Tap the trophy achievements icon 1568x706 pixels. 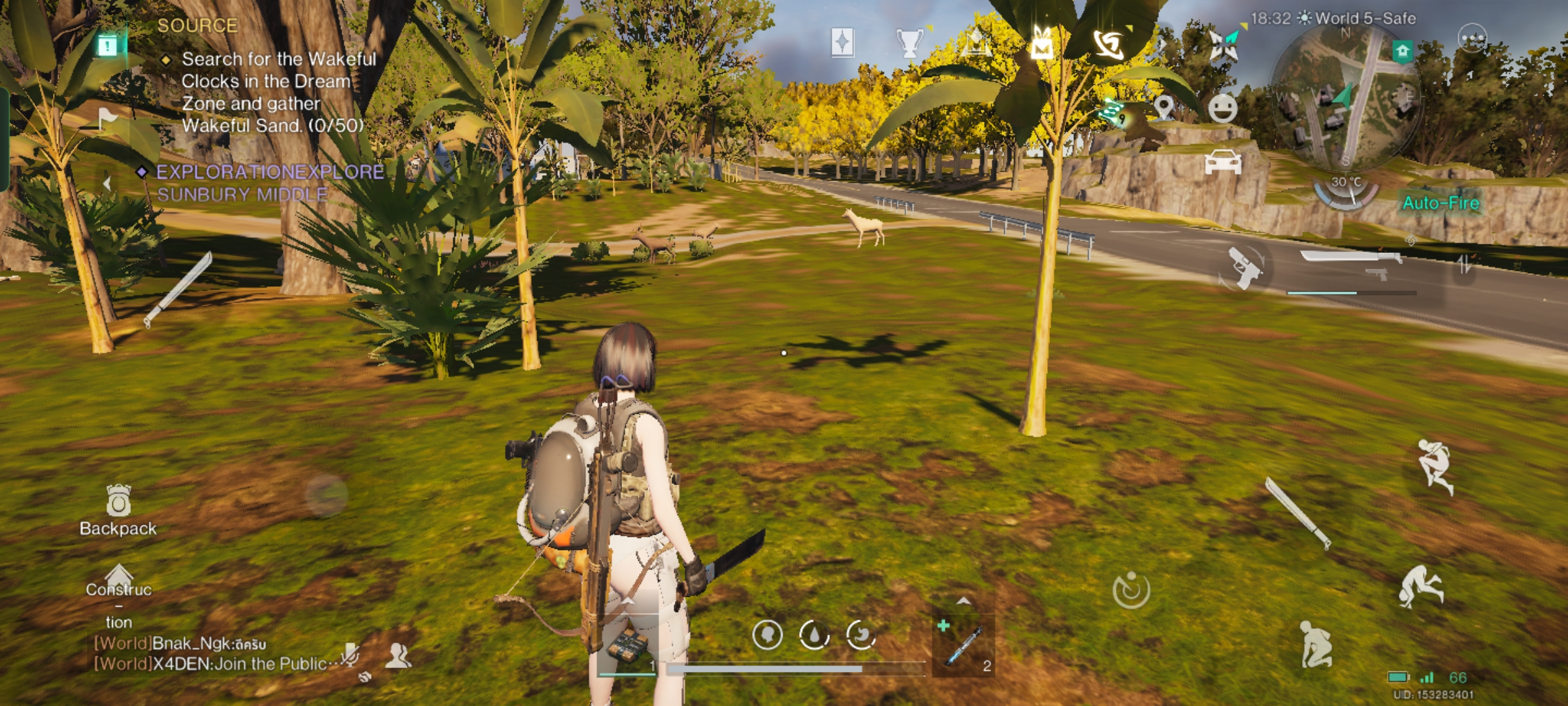pyautogui.click(x=909, y=43)
